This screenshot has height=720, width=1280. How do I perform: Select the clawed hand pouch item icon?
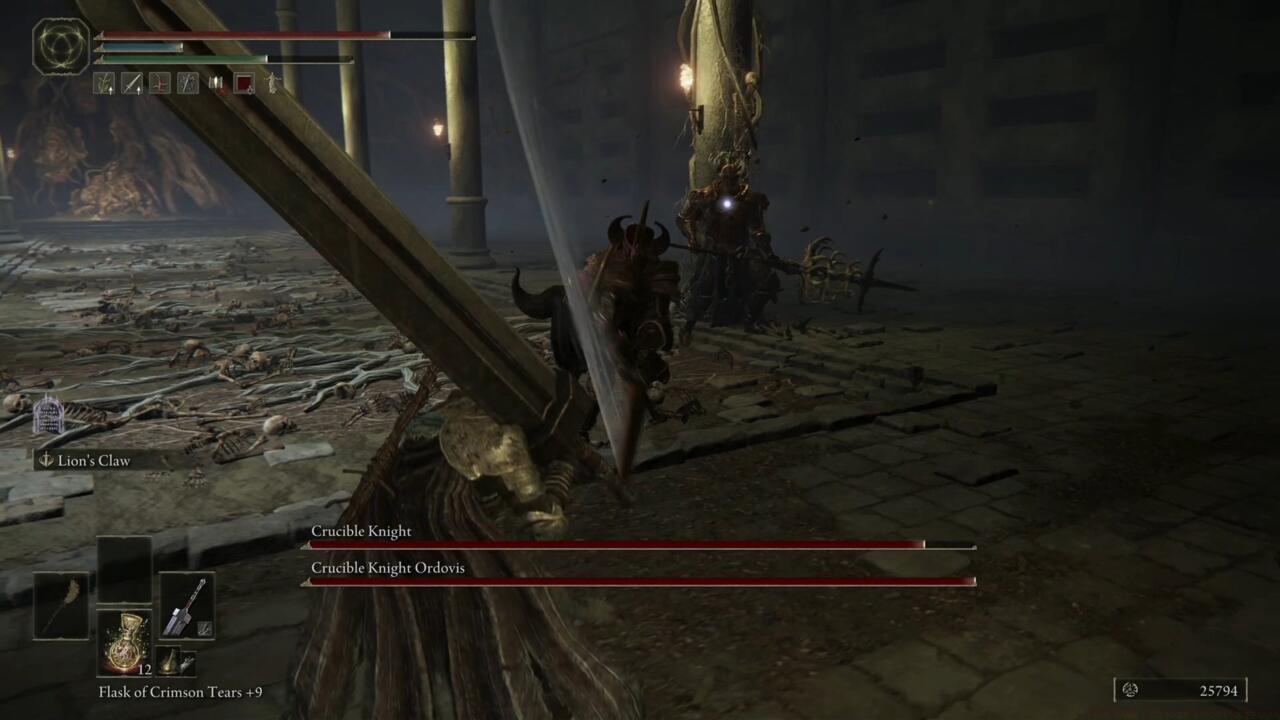click(187, 661)
